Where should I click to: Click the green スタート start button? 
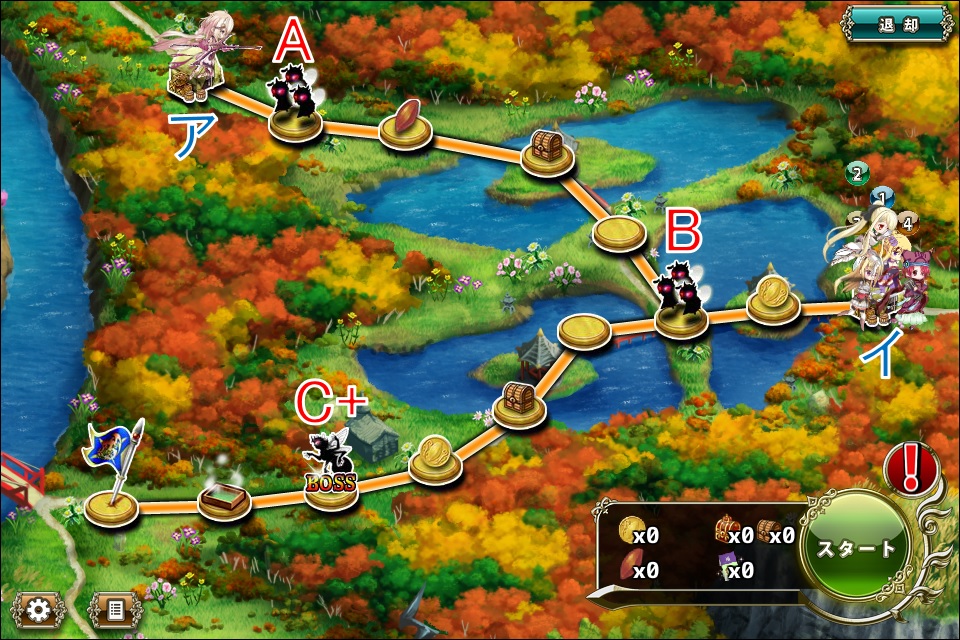tap(857, 550)
